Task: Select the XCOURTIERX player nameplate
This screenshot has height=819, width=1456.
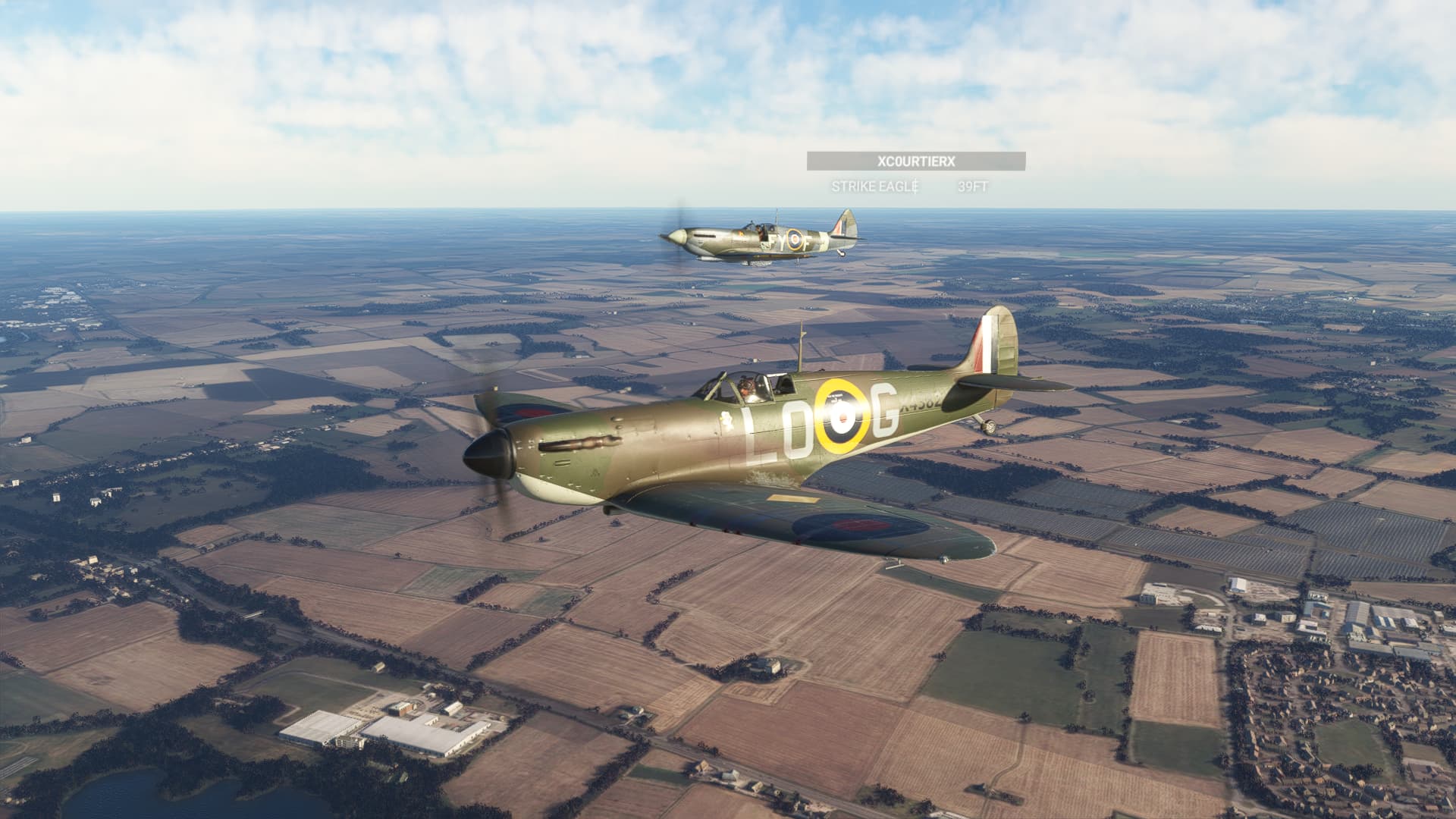Action: tap(915, 162)
